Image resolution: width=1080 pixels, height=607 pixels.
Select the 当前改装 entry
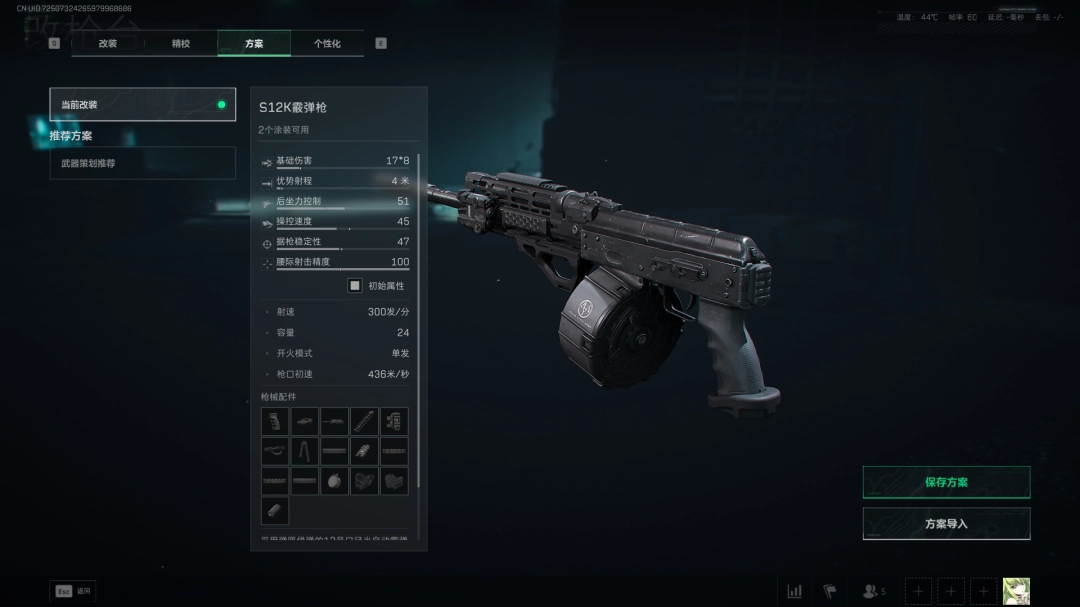pos(143,104)
